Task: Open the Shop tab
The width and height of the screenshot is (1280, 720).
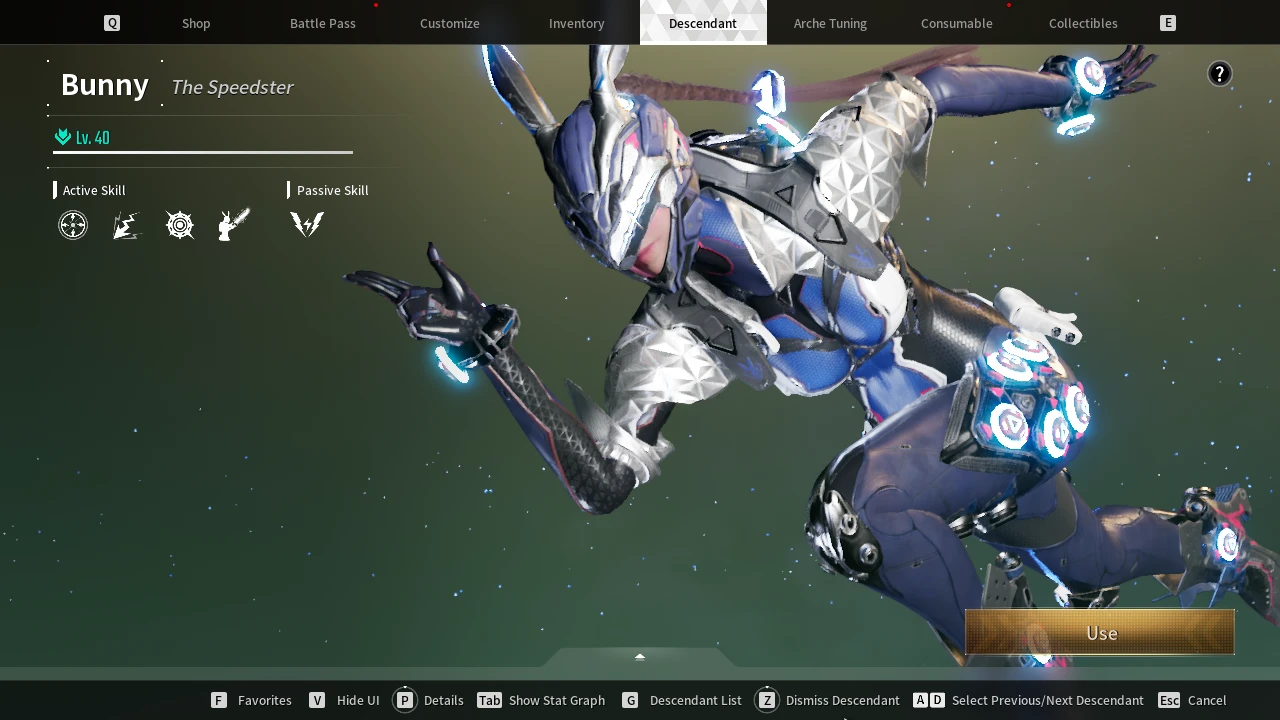Action: pos(196,23)
